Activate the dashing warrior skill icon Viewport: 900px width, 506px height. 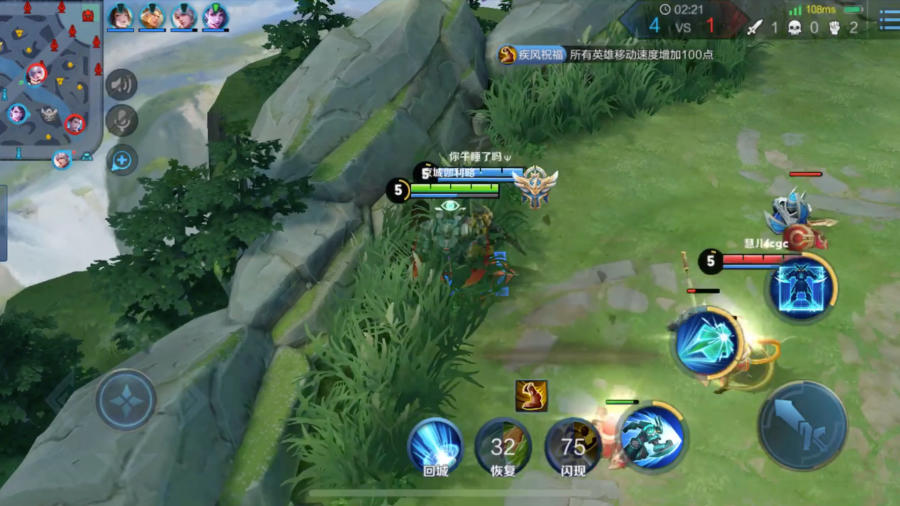(652, 437)
